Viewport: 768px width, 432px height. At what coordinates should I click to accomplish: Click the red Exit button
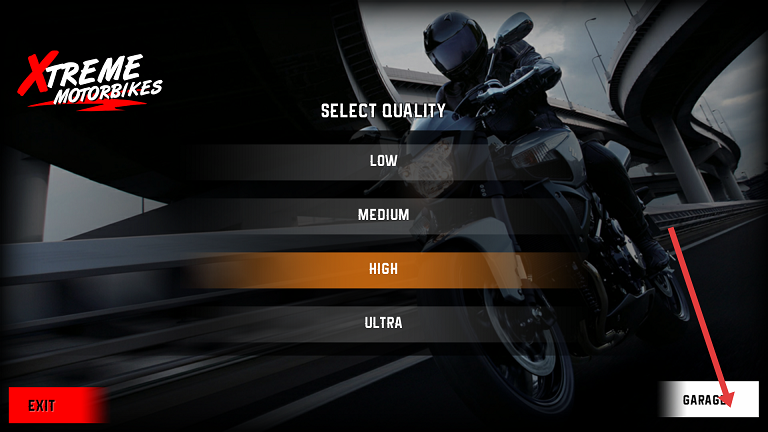[x=55, y=405]
